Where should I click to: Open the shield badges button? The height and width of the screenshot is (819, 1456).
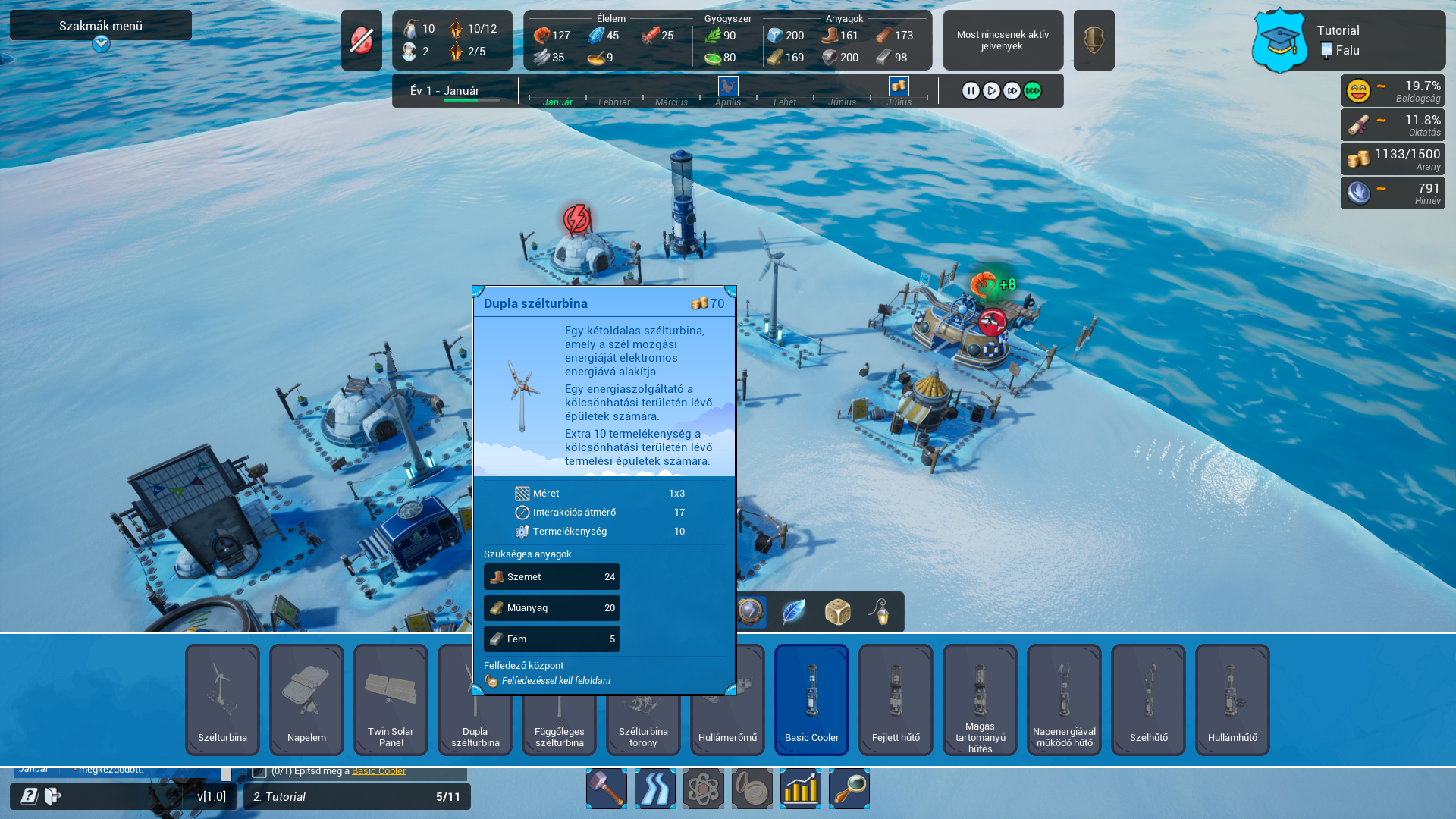(x=1094, y=40)
